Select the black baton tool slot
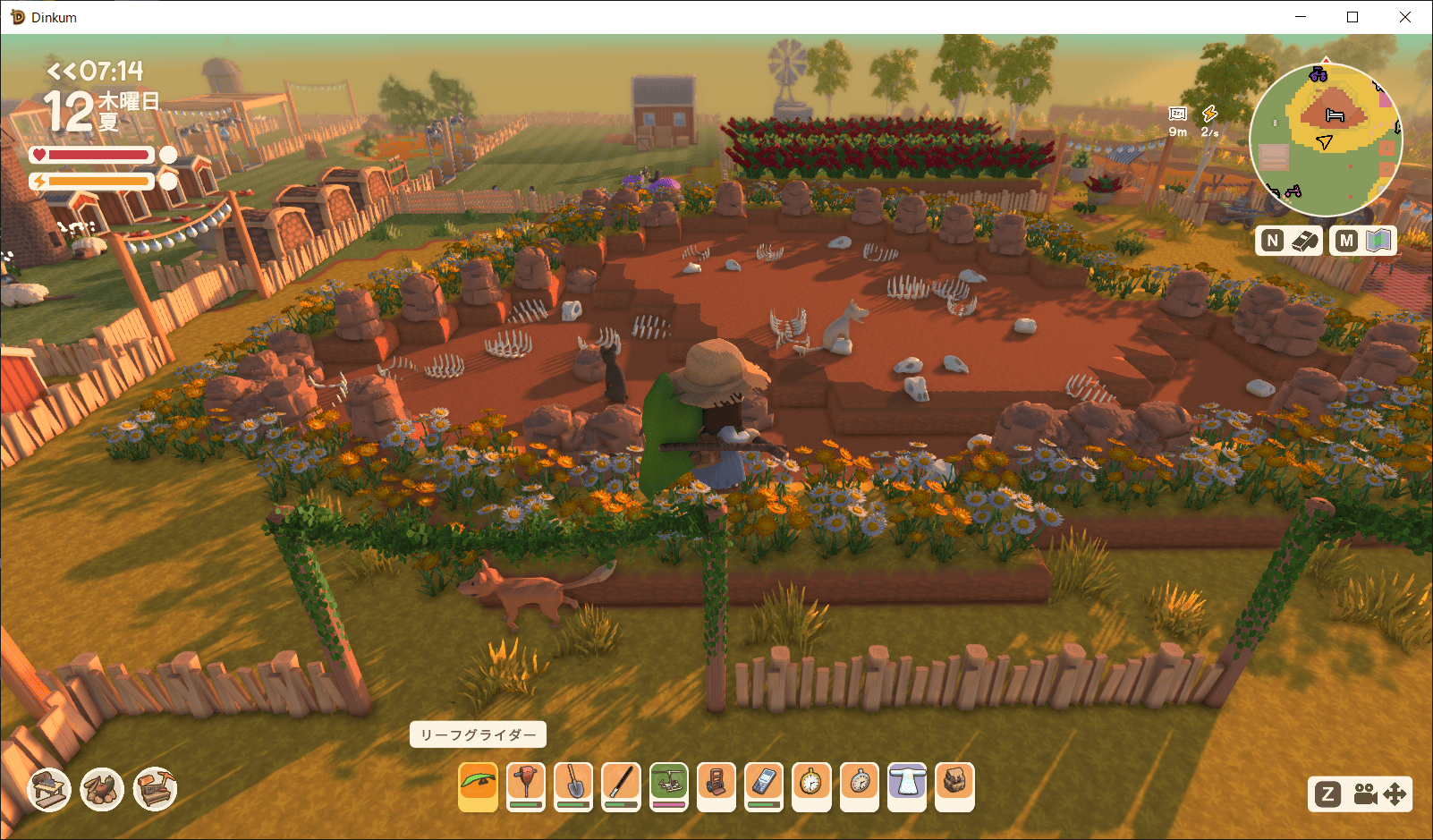The image size is (1433, 840). click(621, 786)
